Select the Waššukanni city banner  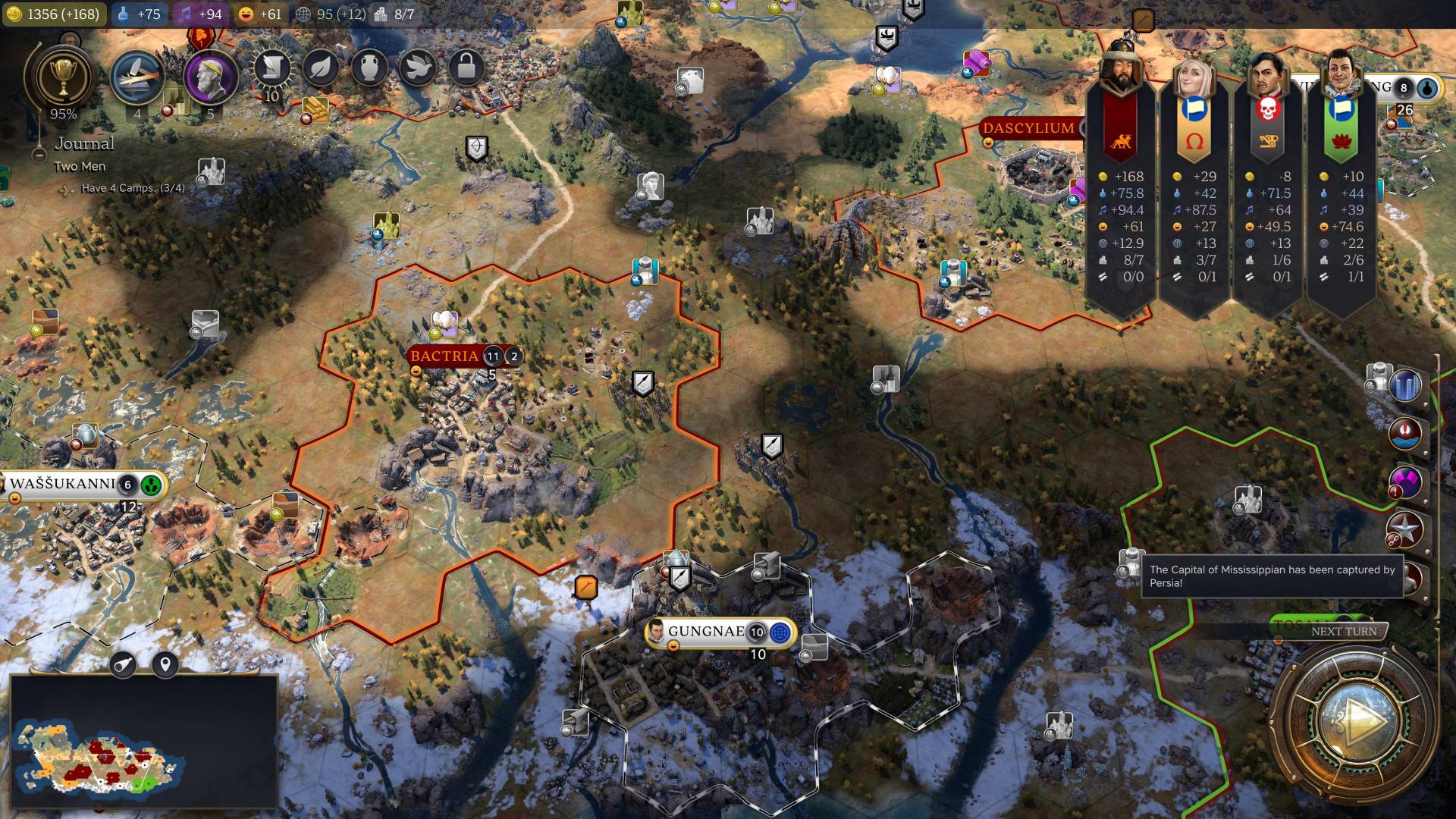tap(64, 484)
